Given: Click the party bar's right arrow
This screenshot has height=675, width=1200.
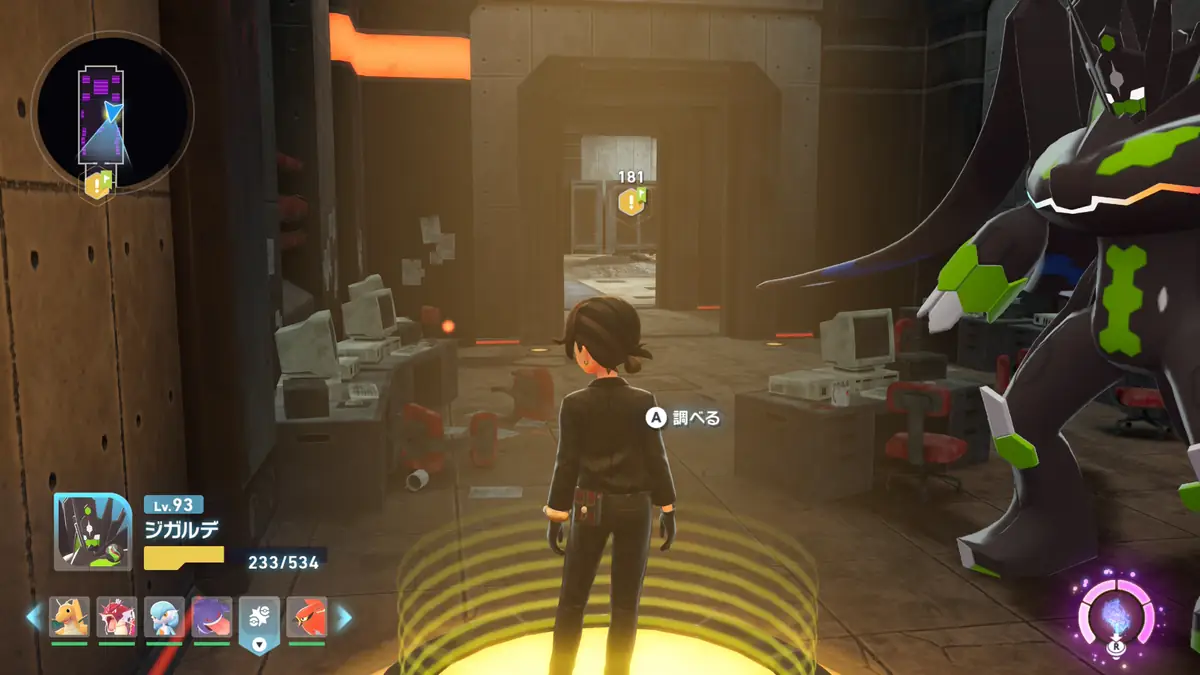Looking at the screenshot, I should (x=344, y=618).
